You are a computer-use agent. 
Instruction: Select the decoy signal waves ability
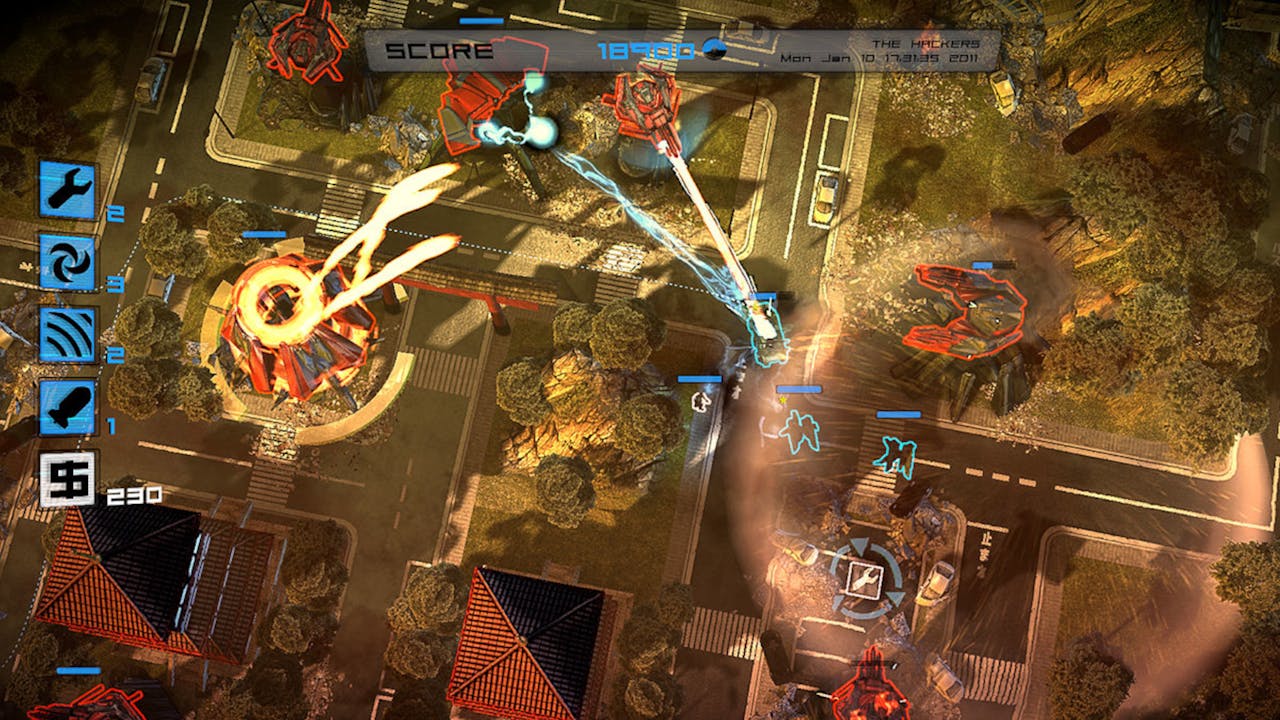pyautogui.click(x=68, y=334)
